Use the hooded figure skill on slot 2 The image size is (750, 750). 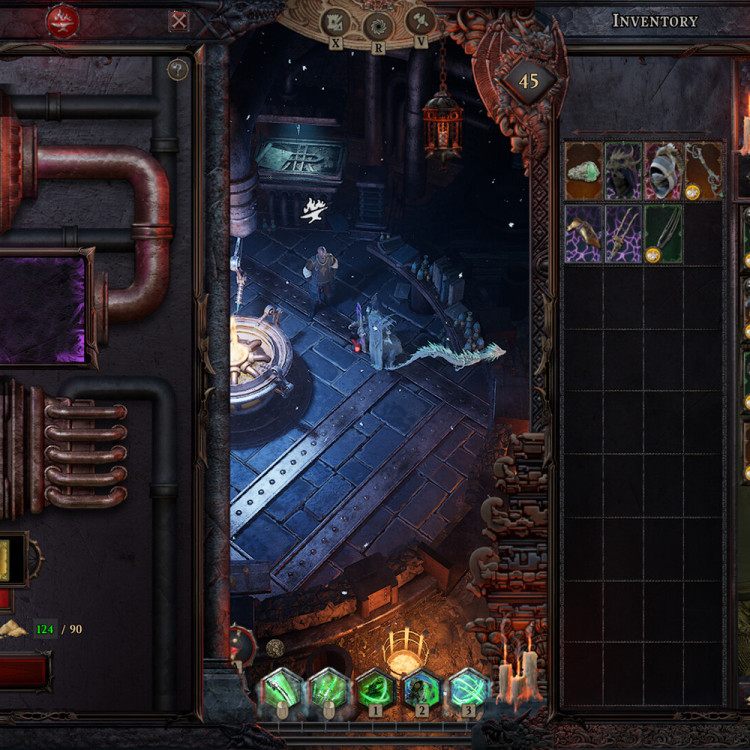coord(421,690)
